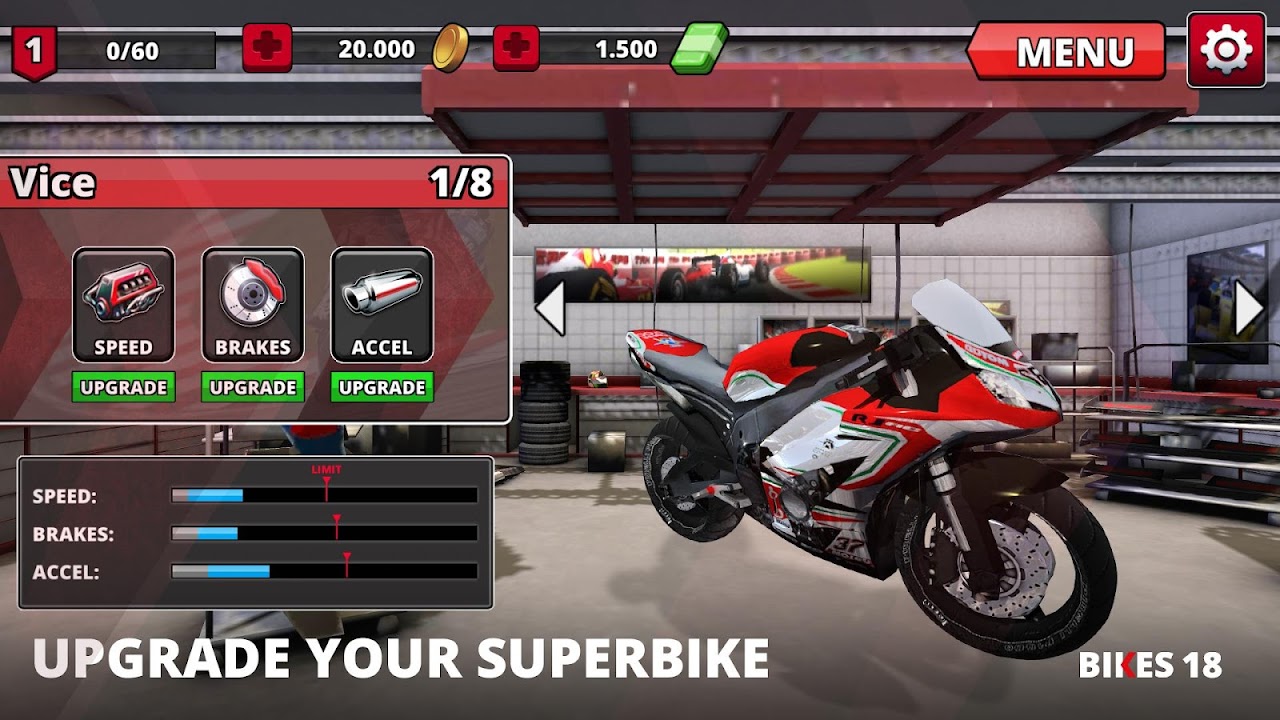Viewport: 1280px width, 720px height.
Task: Show the next bike with right arrow
Action: (1248, 309)
